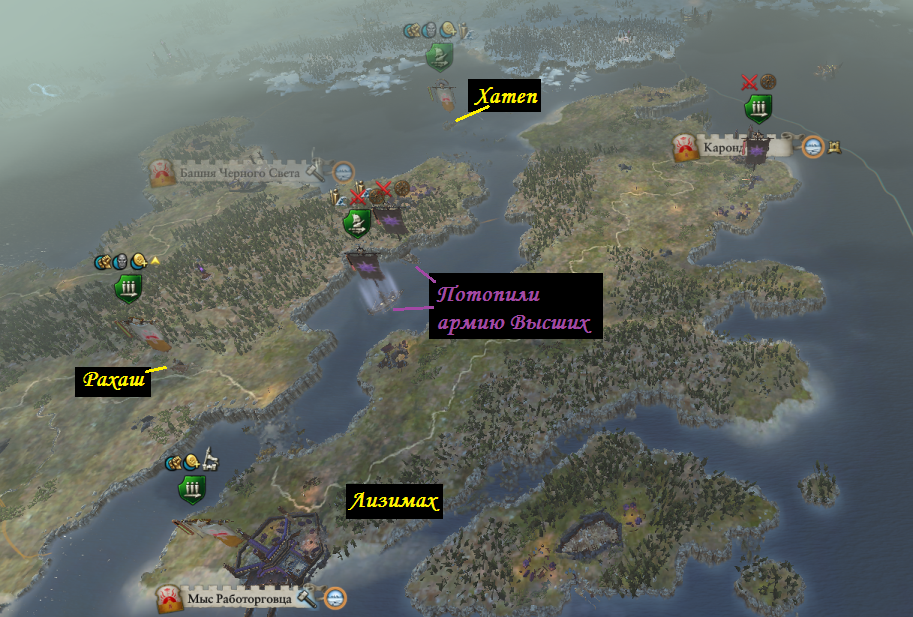The width and height of the screenshot is (913, 617).
Task: Click the climate icon next to Каронд label
Action: coord(814,147)
